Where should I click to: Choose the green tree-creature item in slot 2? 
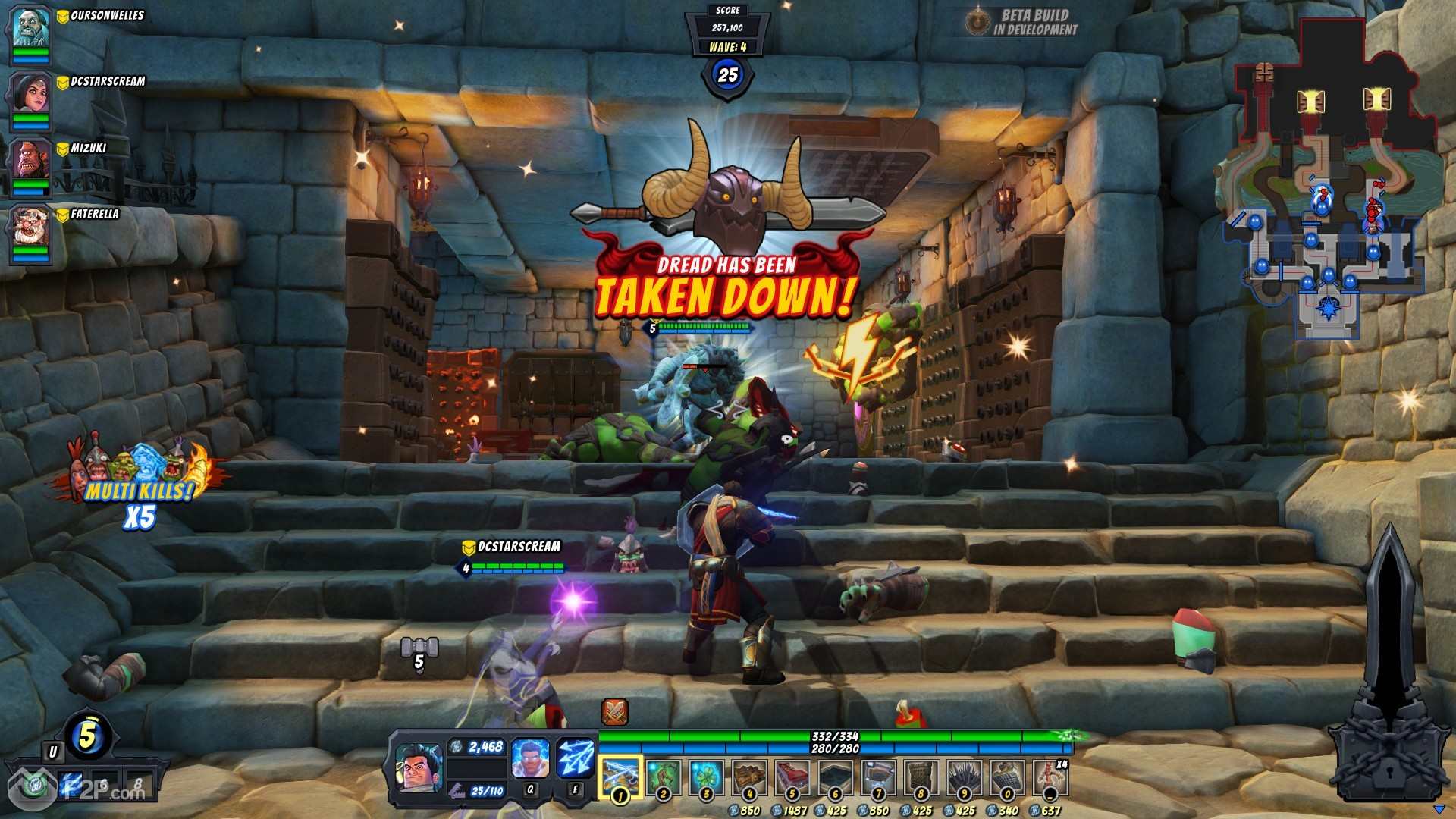(x=664, y=776)
